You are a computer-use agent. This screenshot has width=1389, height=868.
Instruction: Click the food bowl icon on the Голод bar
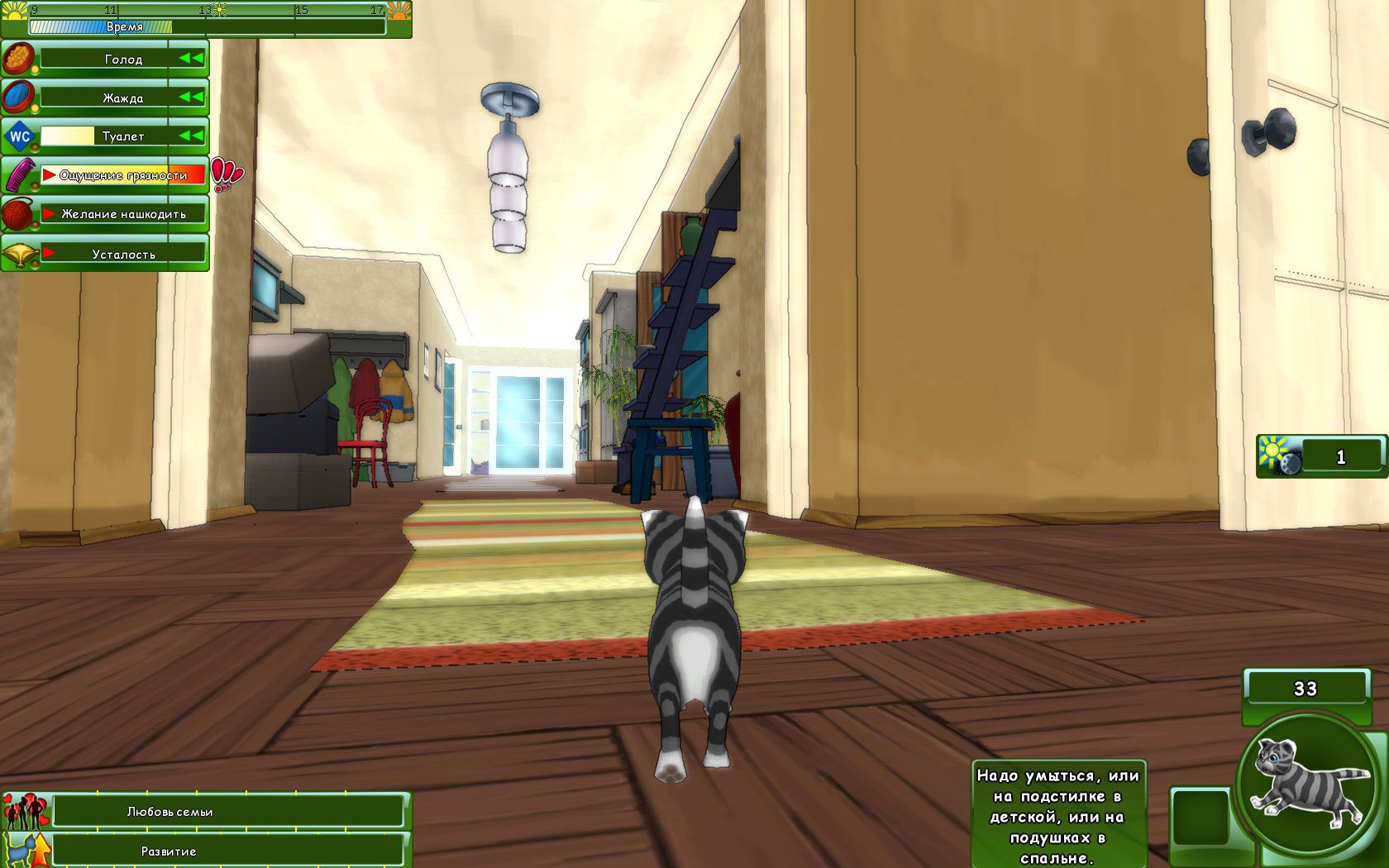tap(17, 58)
